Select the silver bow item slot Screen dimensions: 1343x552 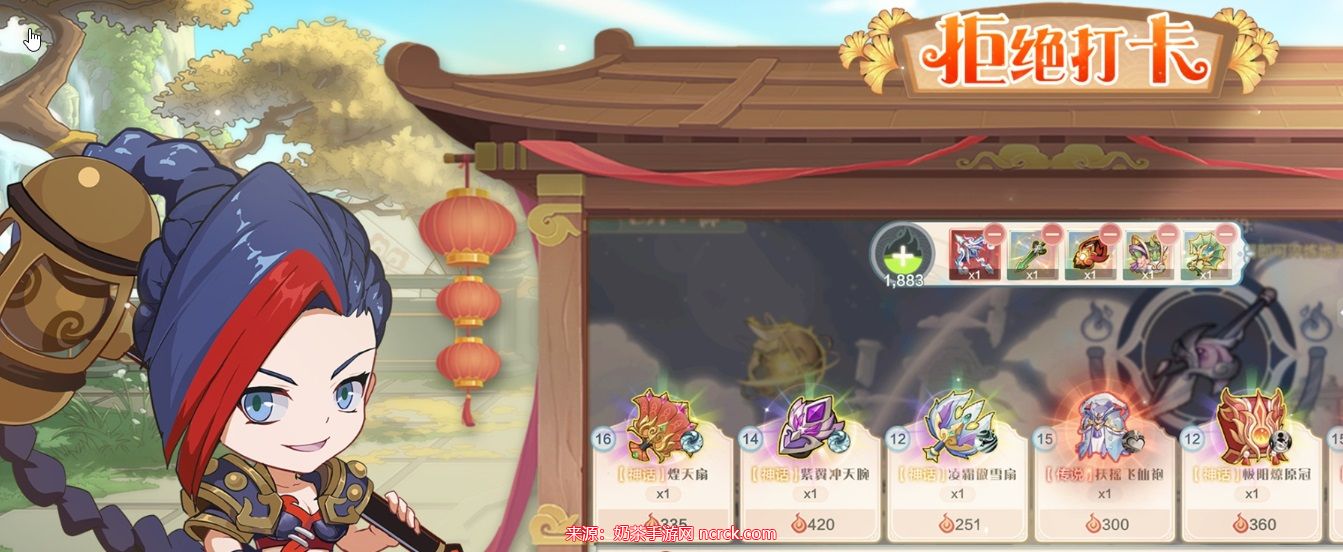973,255
